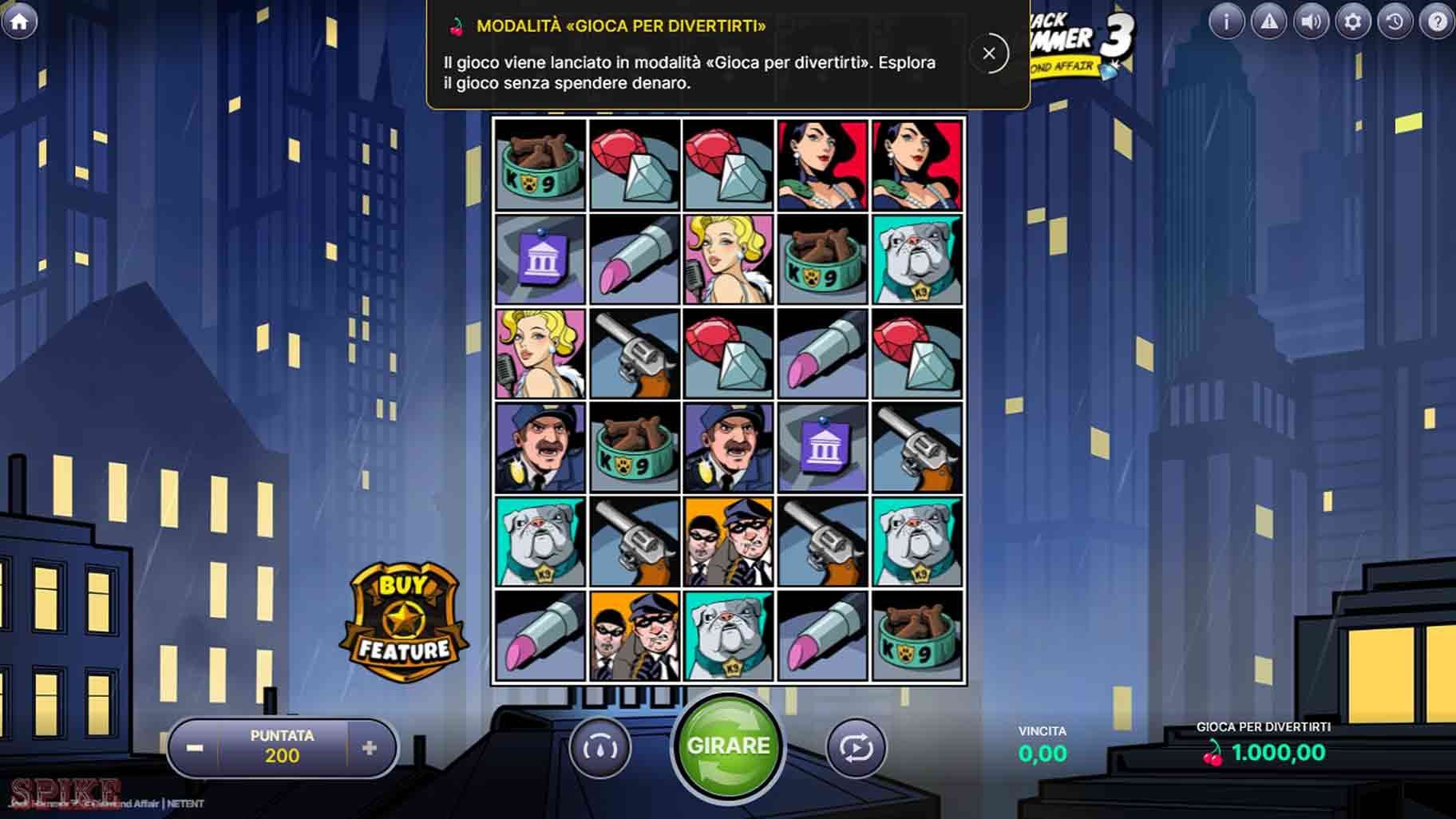Viewport: 1456px width, 819px height.
Task: Increase the bet with the plus button
Action: tap(369, 747)
